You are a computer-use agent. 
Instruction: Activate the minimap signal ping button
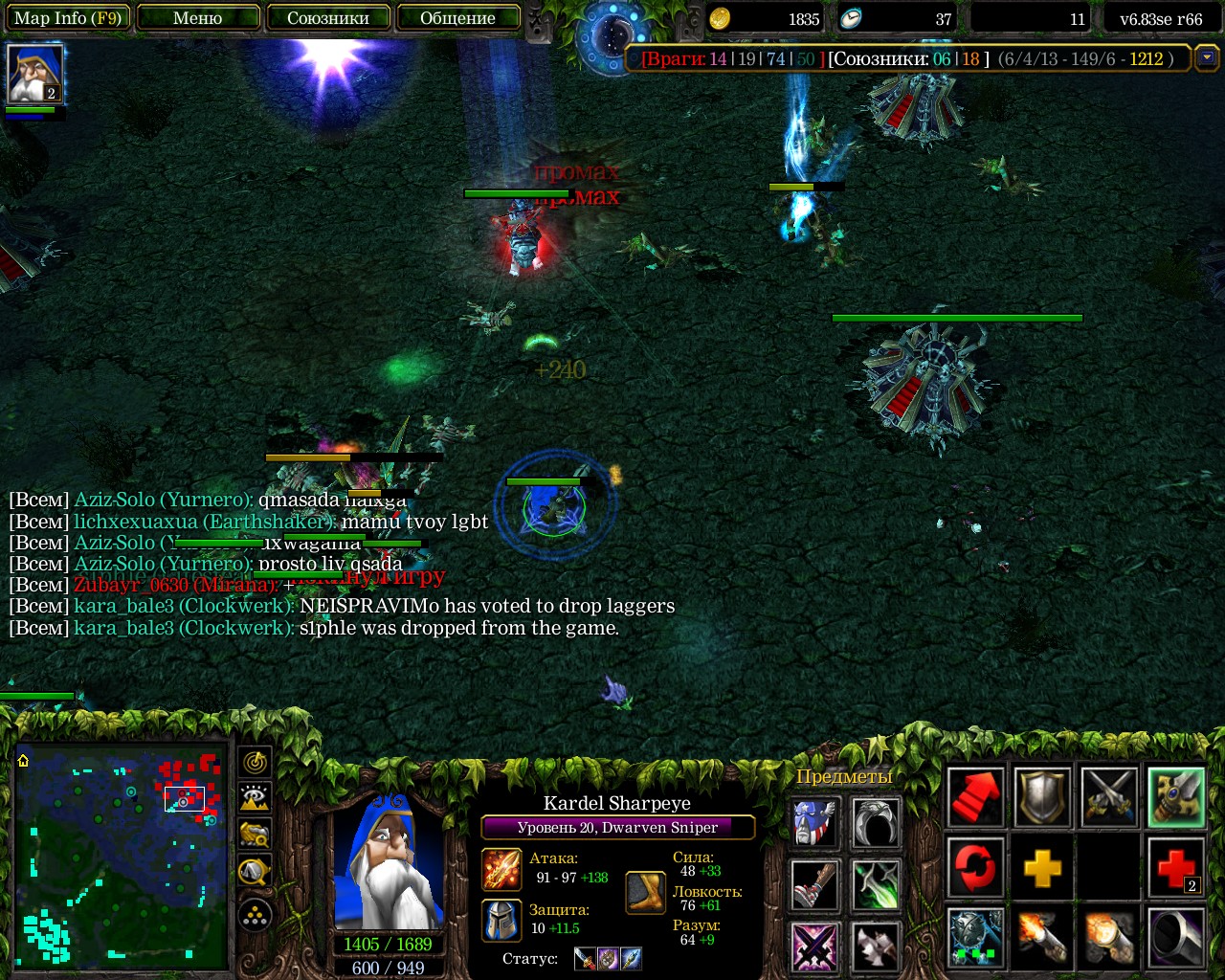[x=255, y=763]
